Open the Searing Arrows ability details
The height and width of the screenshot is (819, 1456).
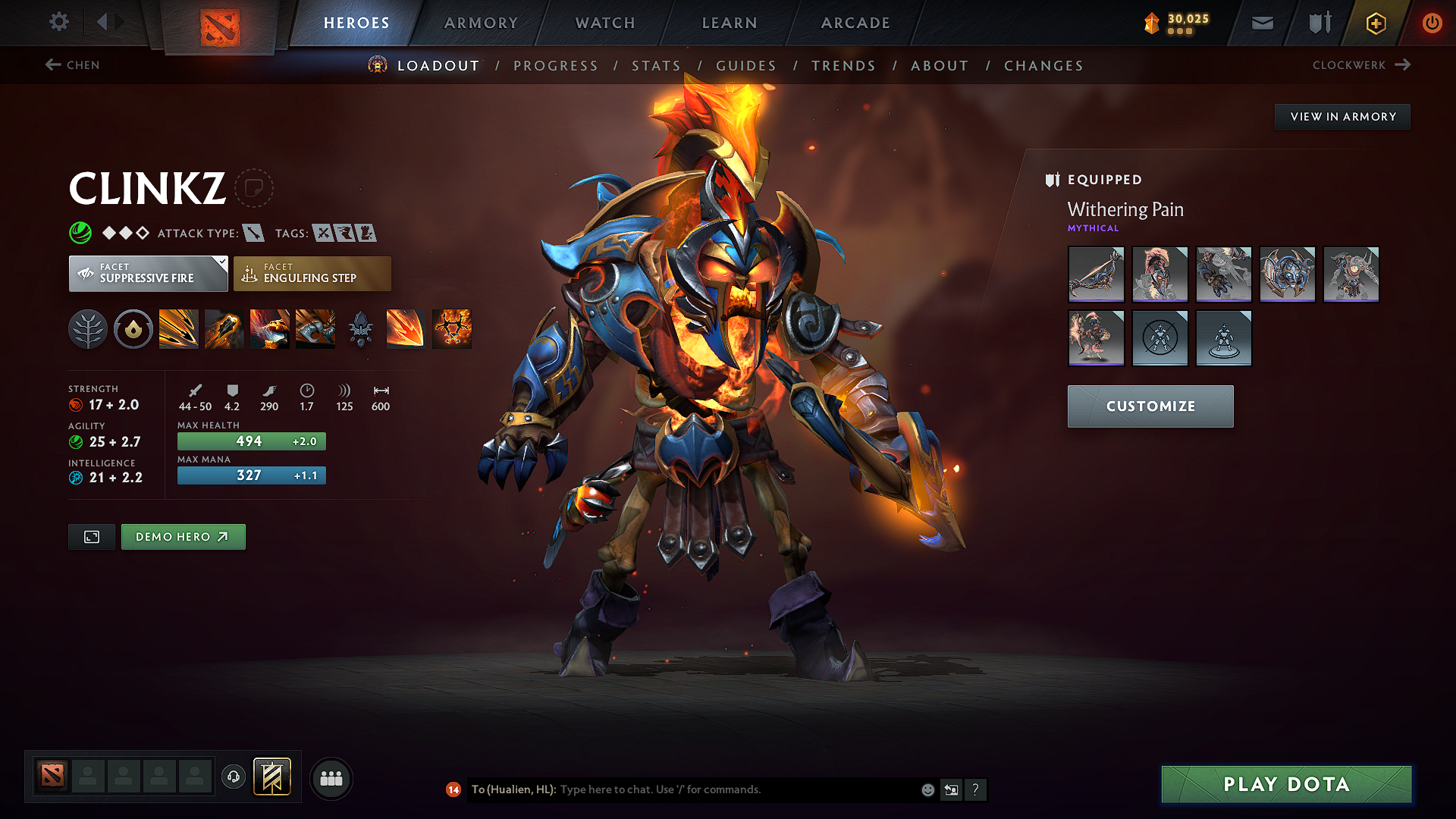coord(406,328)
